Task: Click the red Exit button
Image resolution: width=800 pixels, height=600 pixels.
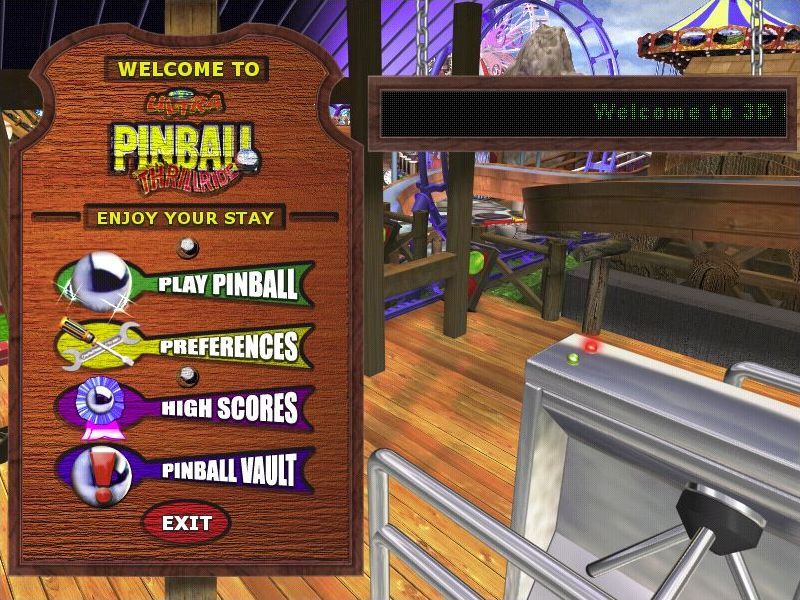Action: click(x=186, y=522)
